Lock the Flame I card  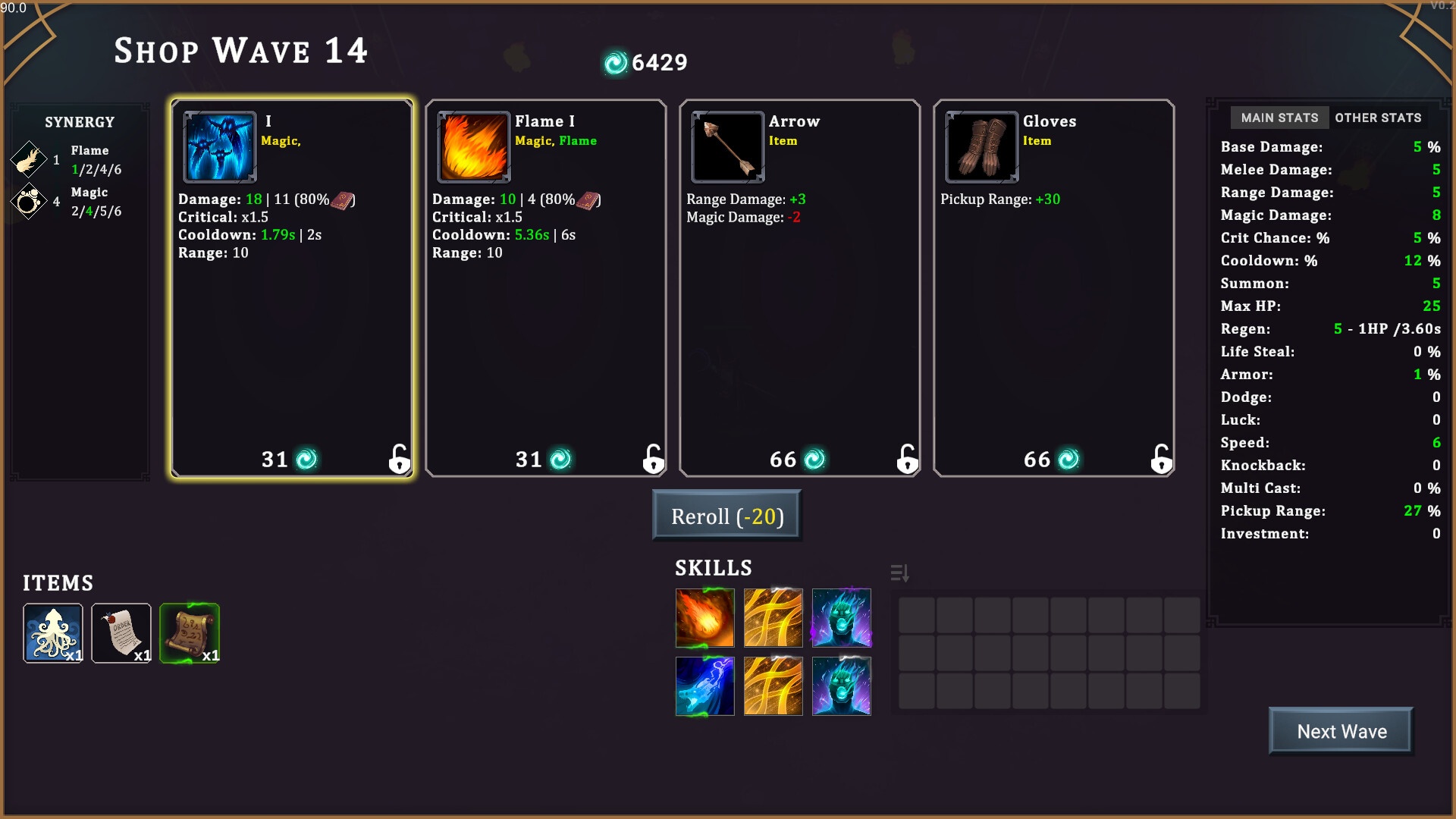653,459
